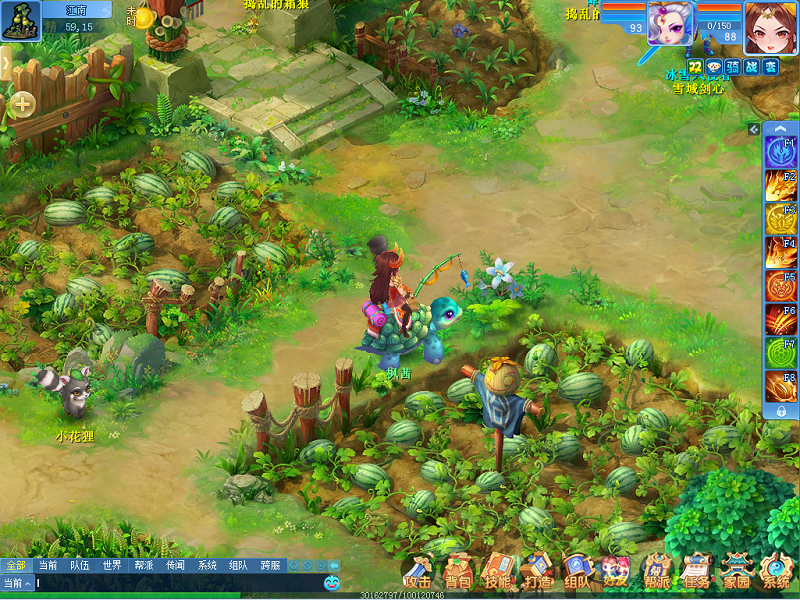800x600 pixels.
Task: Click the brown-haired player character portrait
Action: tap(770, 27)
